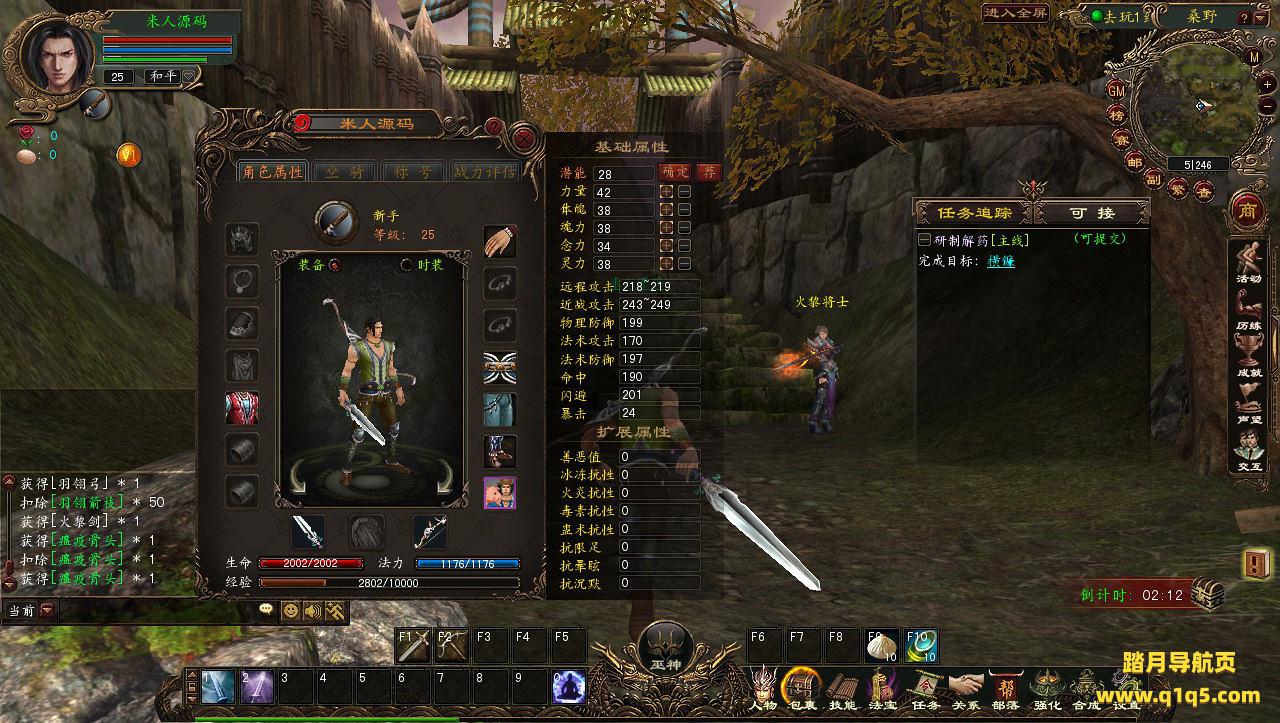Open the world map via M button
This screenshot has width=1280, height=723.
[1254, 57]
